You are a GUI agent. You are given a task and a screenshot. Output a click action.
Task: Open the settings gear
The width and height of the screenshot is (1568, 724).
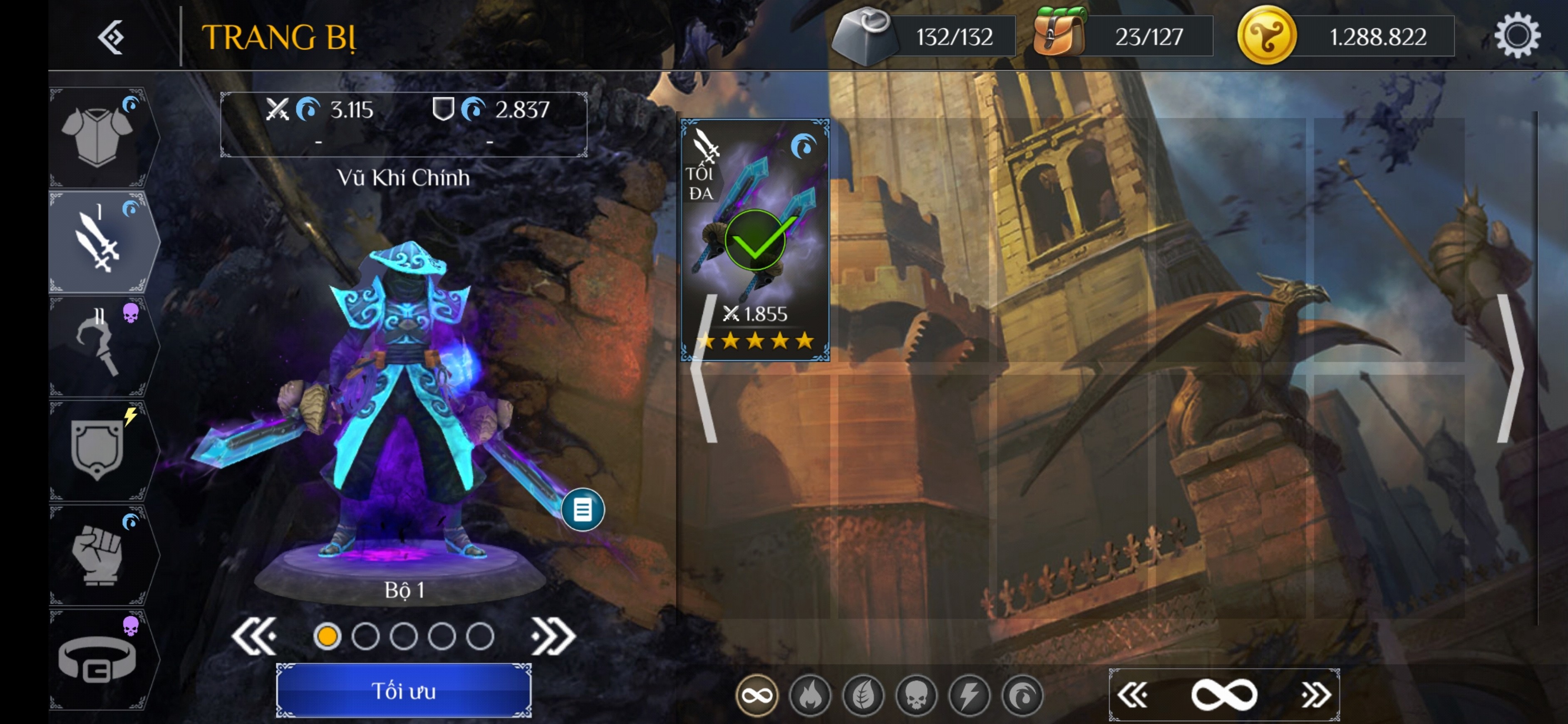pos(1517,36)
